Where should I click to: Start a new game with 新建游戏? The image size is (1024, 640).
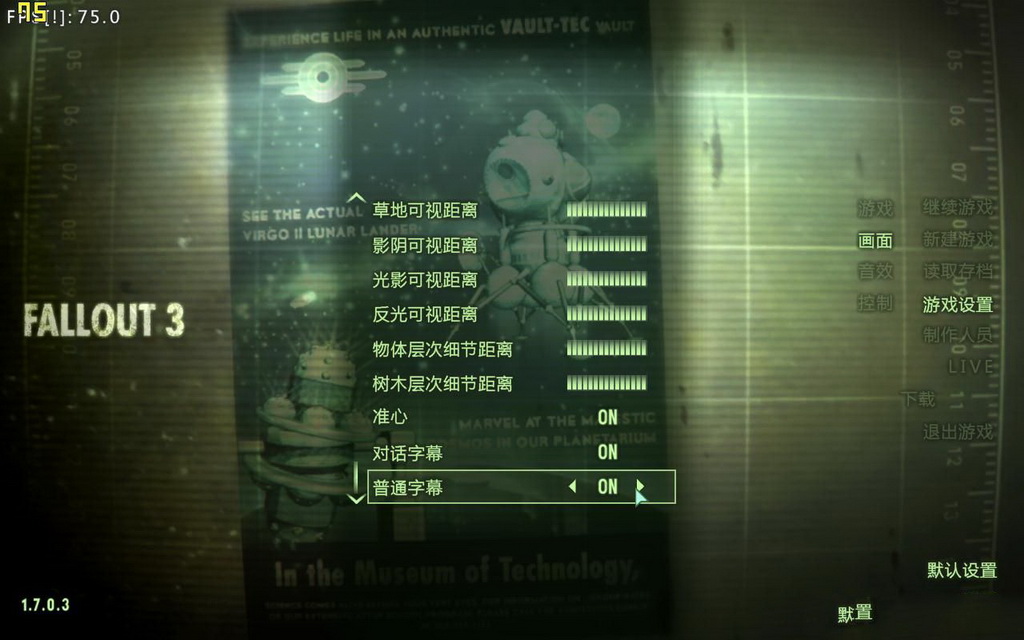coord(958,241)
